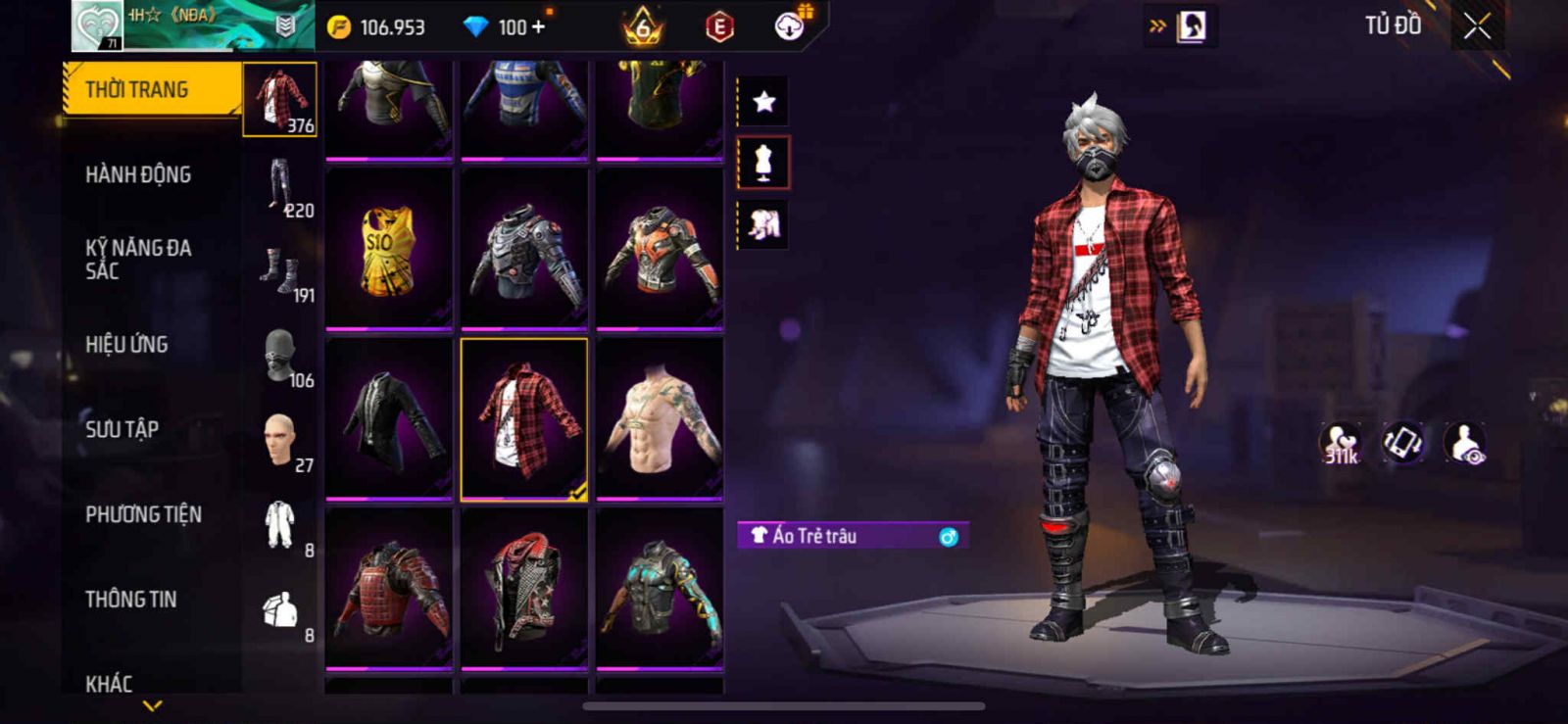Open the Phương Tiện category

coord(143,514)
